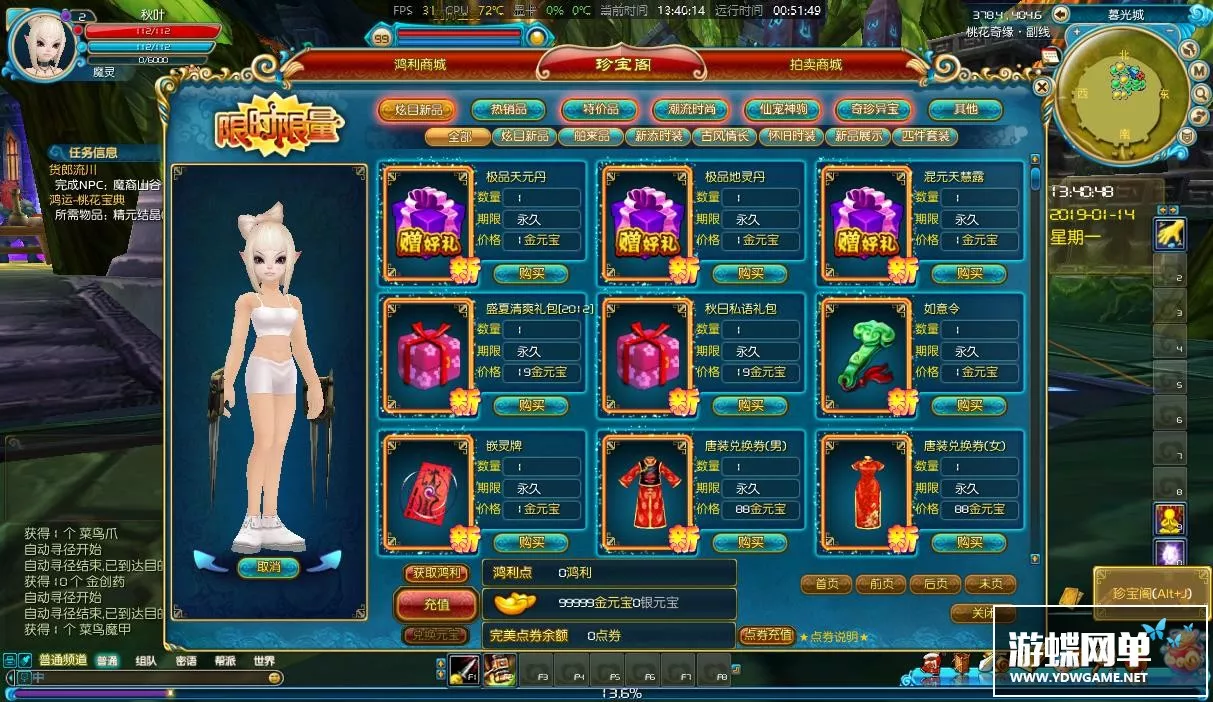Cancel the outfit preview with 取消
The height and width of the screenshot is (702, 1213).
pyautogui.click(x=268, y=567)
